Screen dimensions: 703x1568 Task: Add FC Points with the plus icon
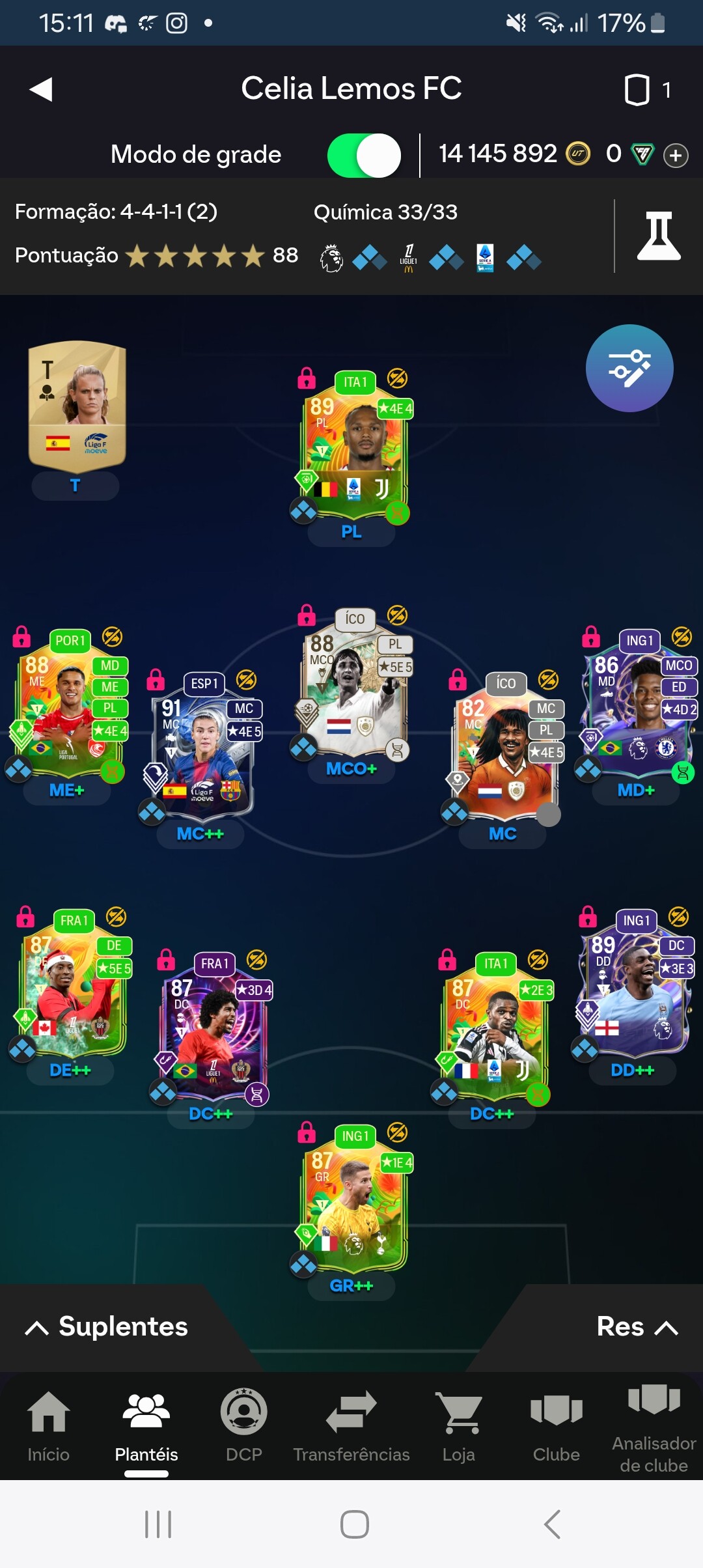(676, 156)
